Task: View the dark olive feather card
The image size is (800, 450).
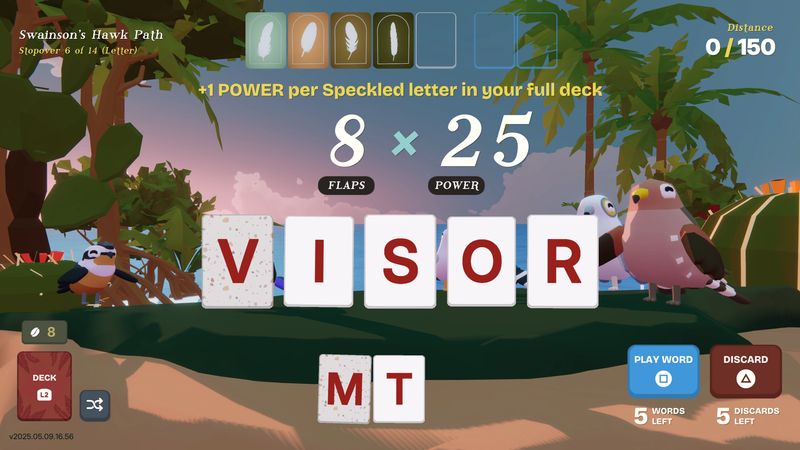Action: coord(393,40)
